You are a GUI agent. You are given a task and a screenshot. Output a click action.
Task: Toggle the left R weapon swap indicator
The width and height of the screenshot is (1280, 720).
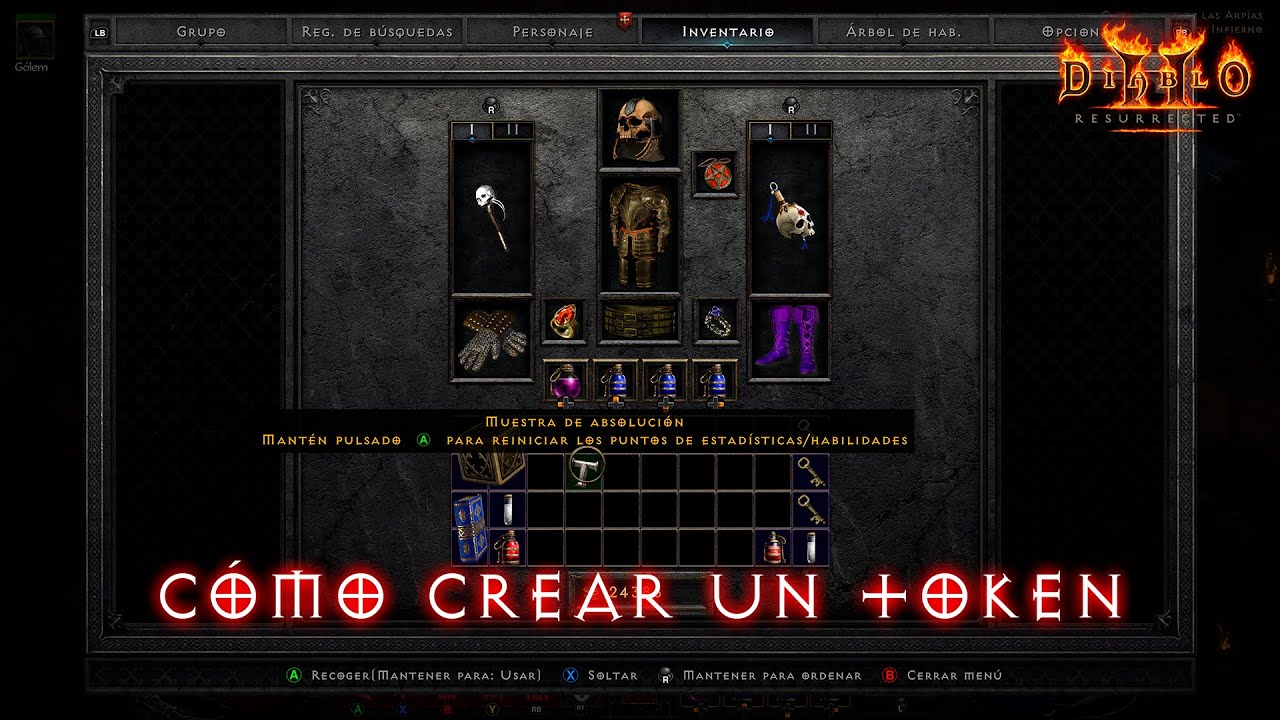491,105
